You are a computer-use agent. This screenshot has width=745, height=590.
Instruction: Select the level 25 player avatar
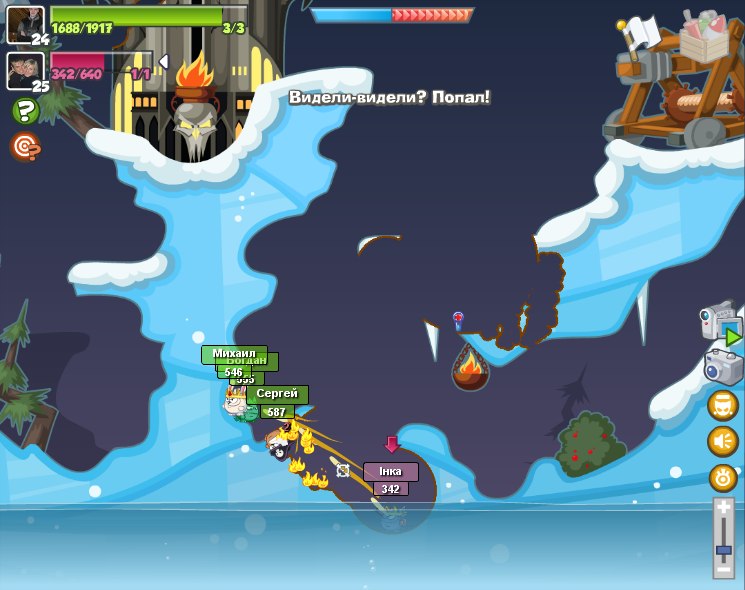(25, 69)
